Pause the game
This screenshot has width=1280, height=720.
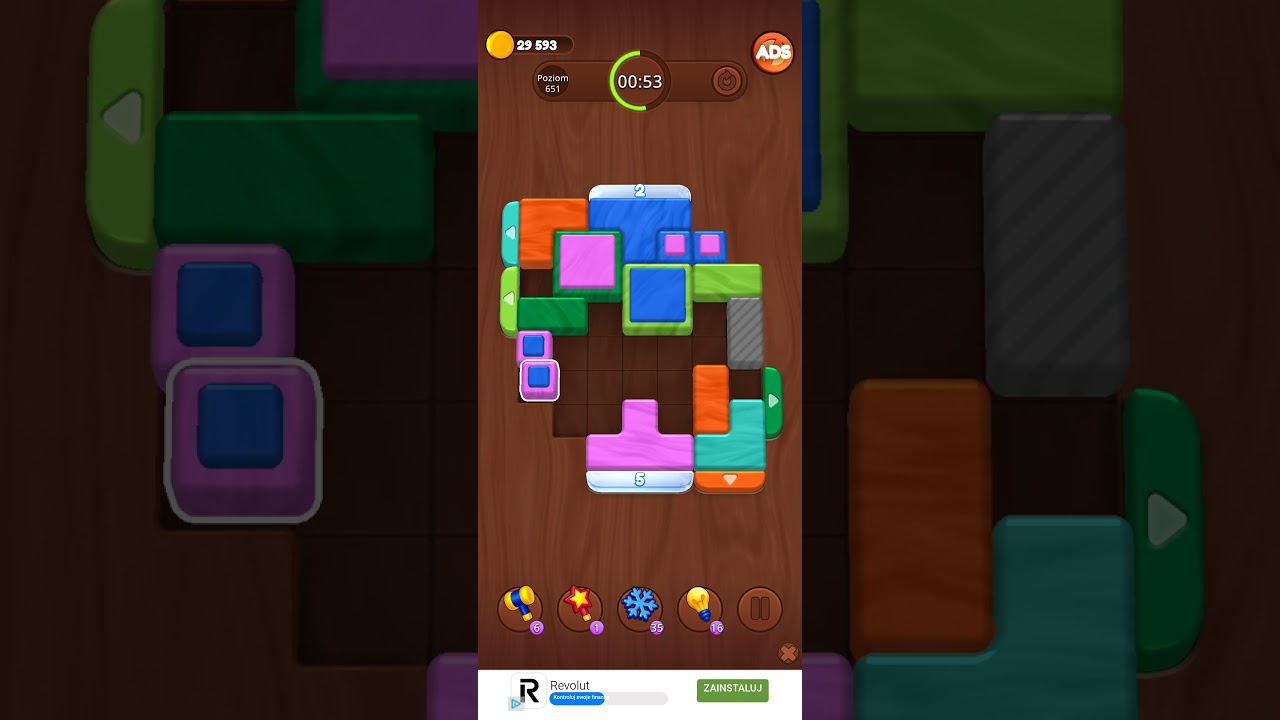coord(759,608)
